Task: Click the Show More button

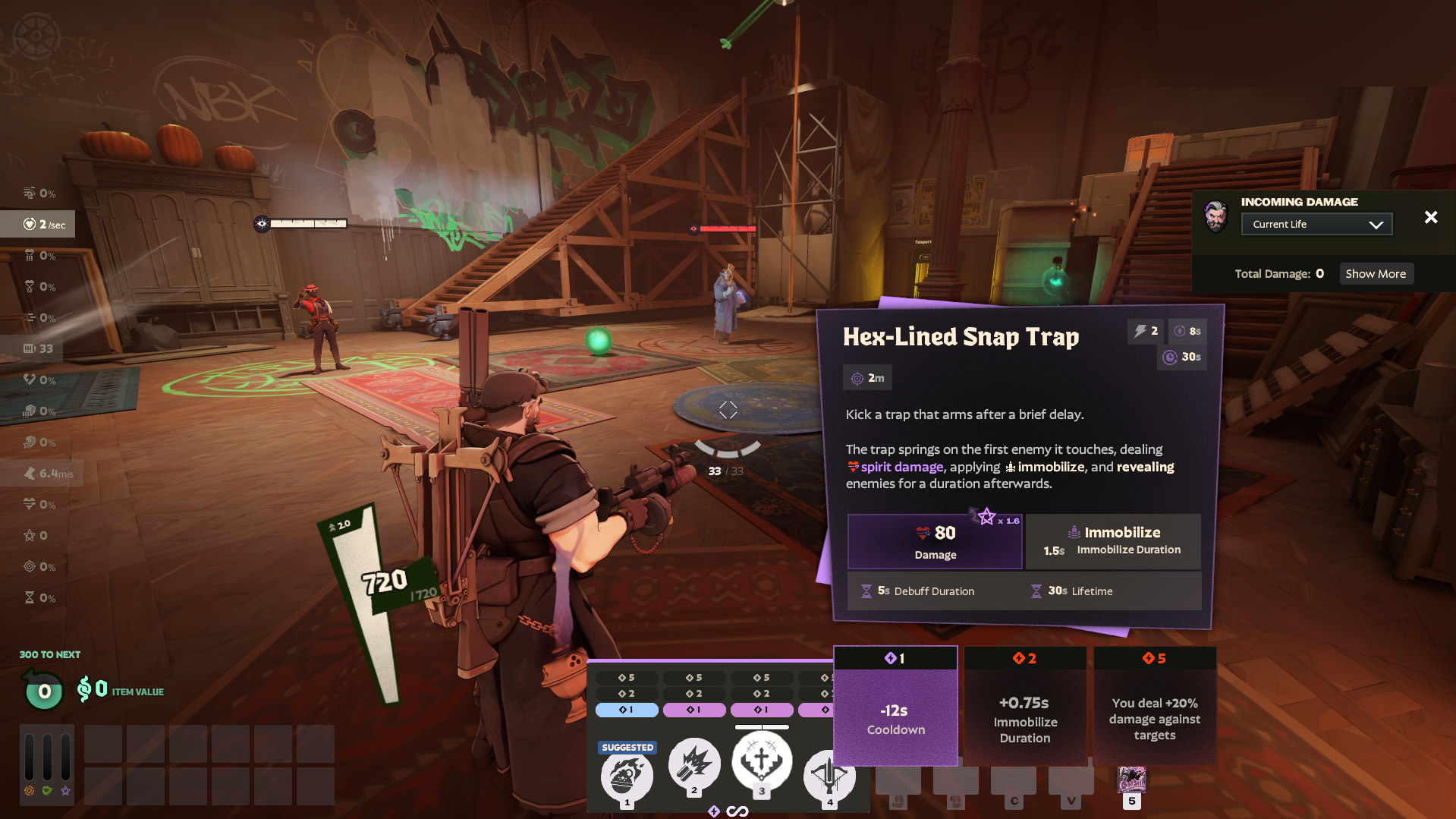Action: [x=1376, y=273]
